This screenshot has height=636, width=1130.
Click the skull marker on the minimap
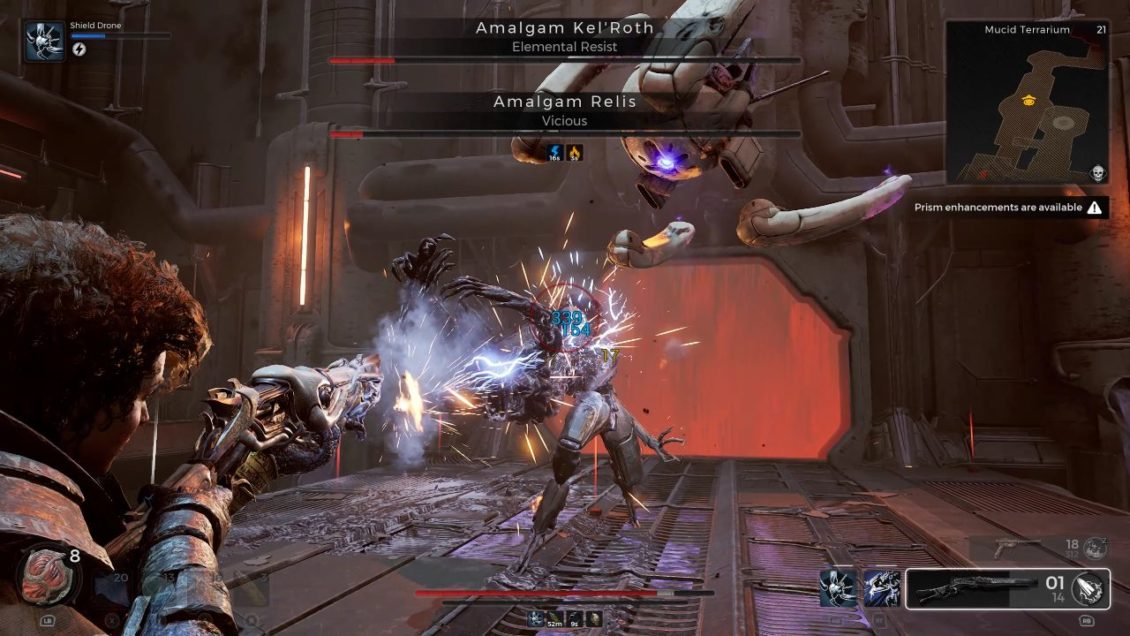[x=1096, y=174]
